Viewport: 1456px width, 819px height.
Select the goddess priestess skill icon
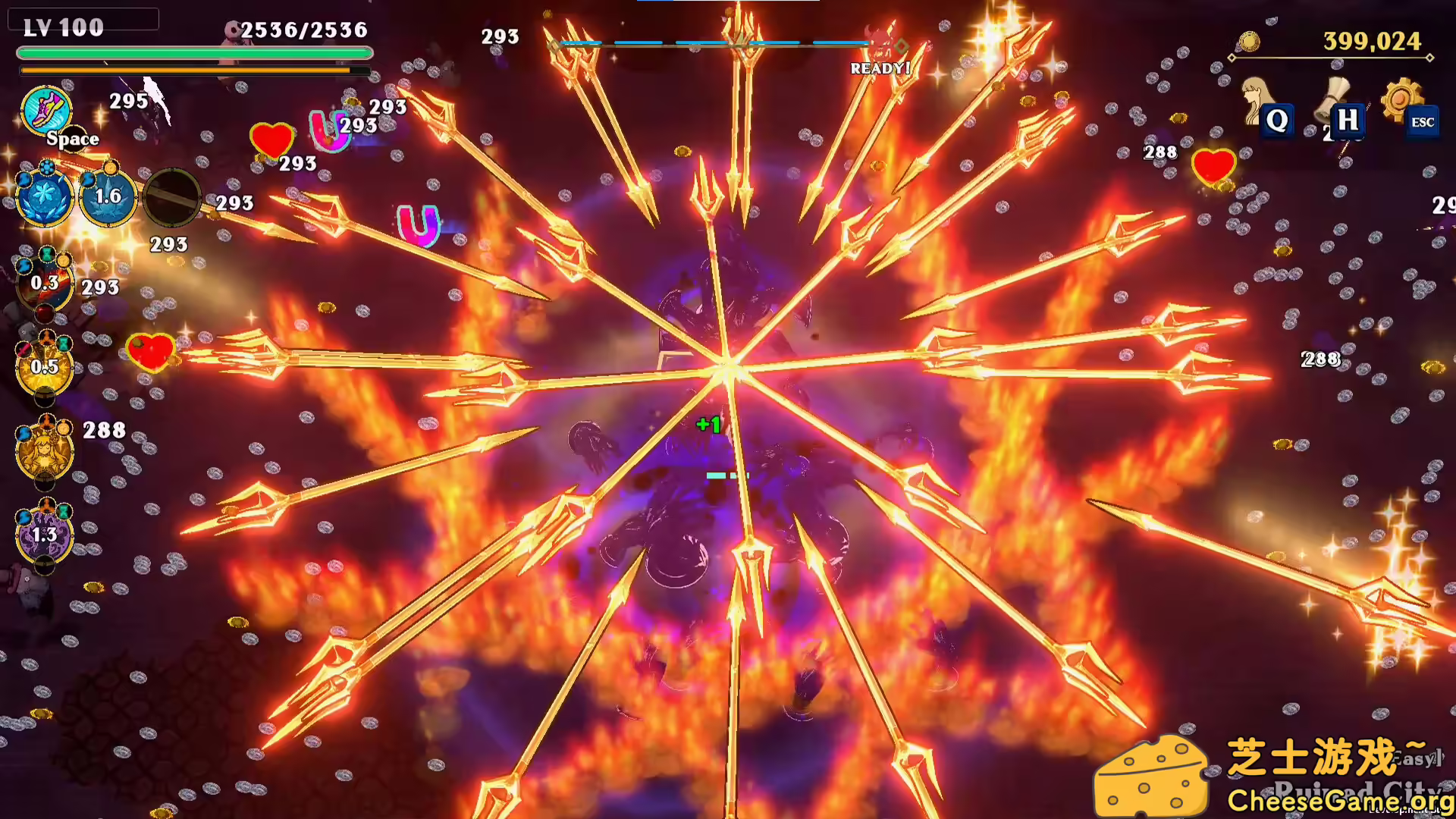tap(43, 451)
